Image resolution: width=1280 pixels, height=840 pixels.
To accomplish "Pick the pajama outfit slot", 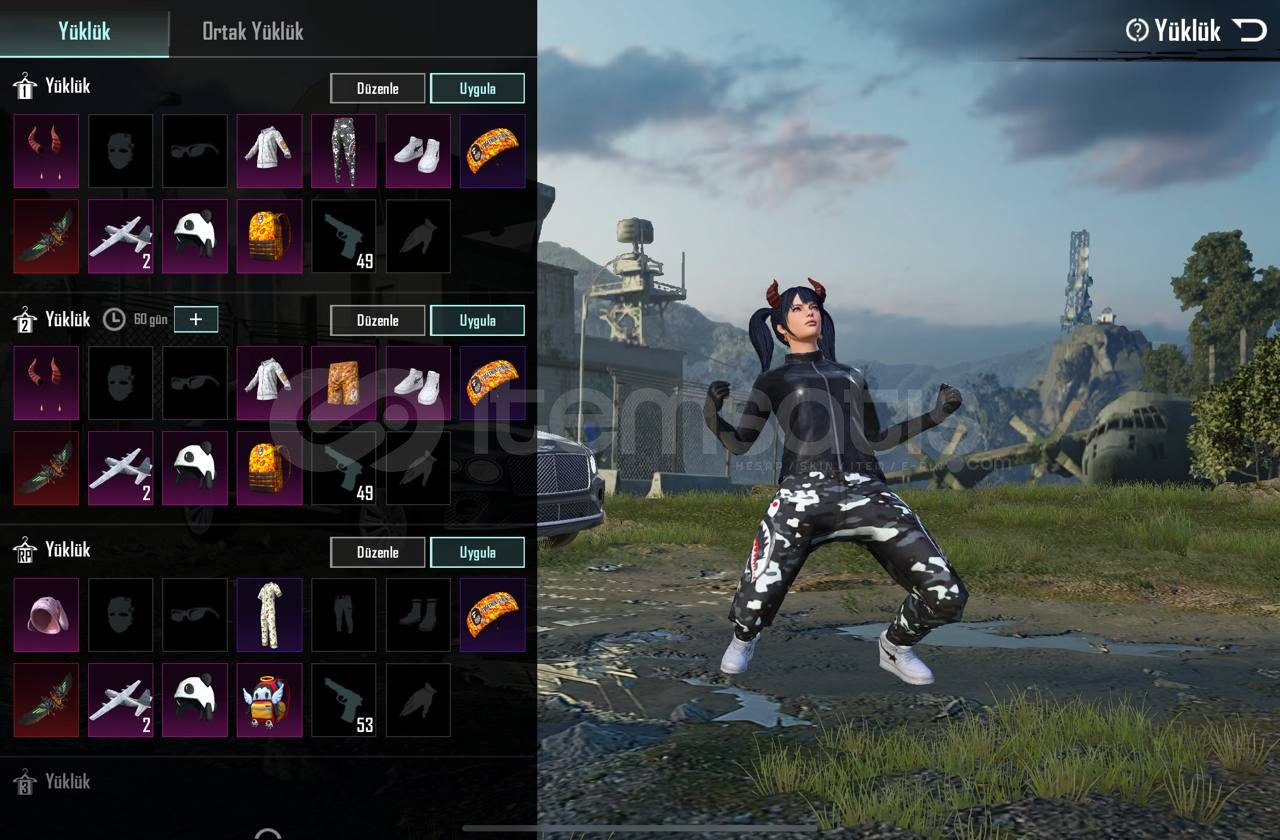I will [270, 615].
